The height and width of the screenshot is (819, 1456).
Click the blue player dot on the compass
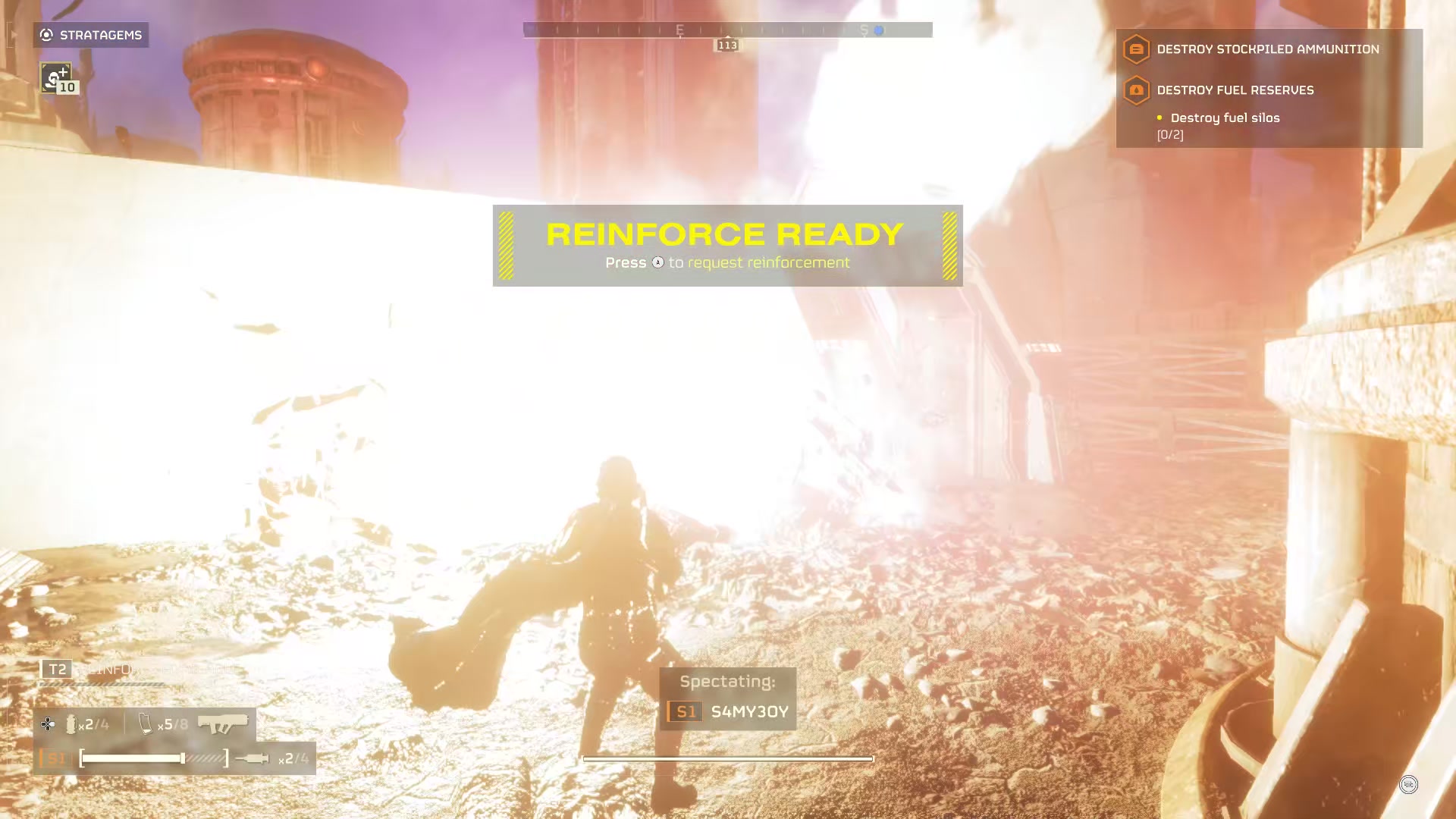point(879,30)
